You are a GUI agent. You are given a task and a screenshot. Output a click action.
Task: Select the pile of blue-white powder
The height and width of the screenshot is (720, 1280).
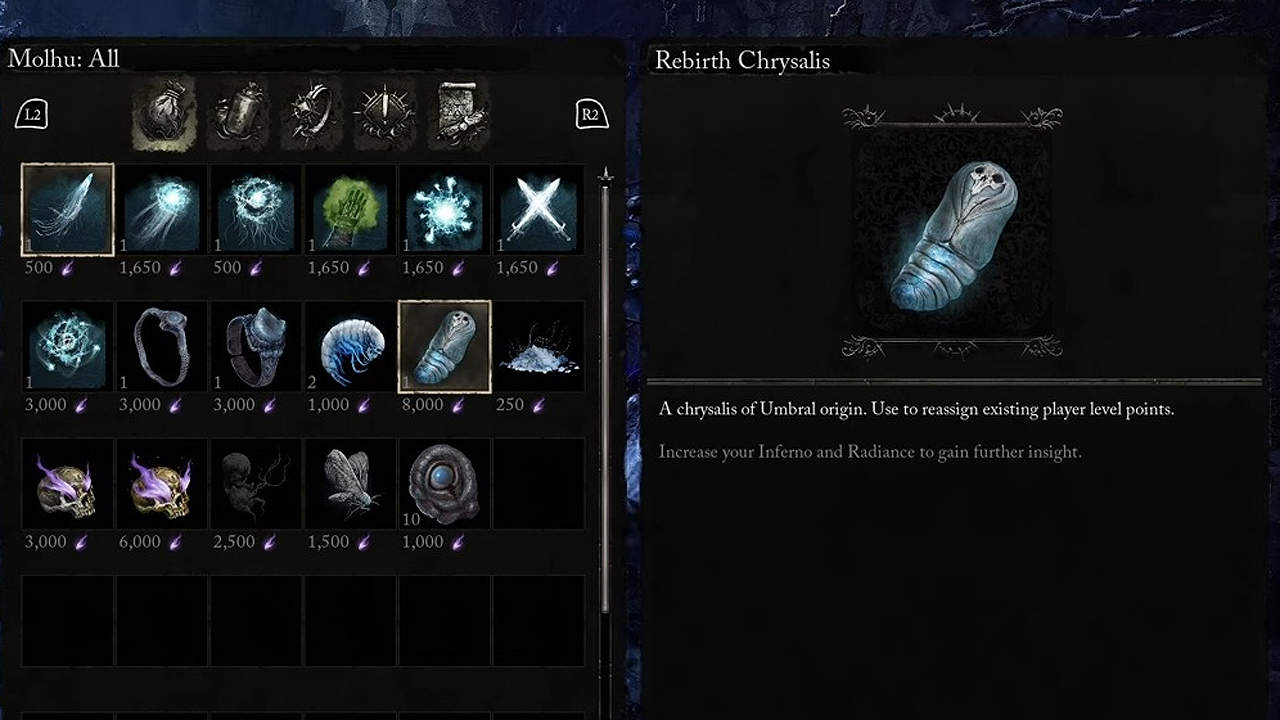pyautogui.click(x=539, y=347)
